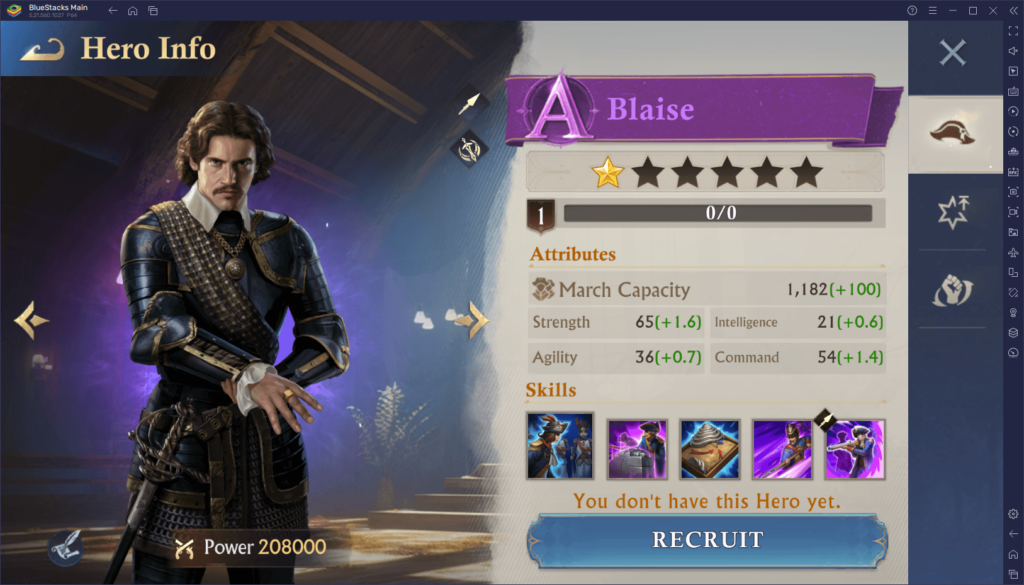Maximize the BlueStacks window
Viewport: 1024px width, 585px height.
[972, 10]
